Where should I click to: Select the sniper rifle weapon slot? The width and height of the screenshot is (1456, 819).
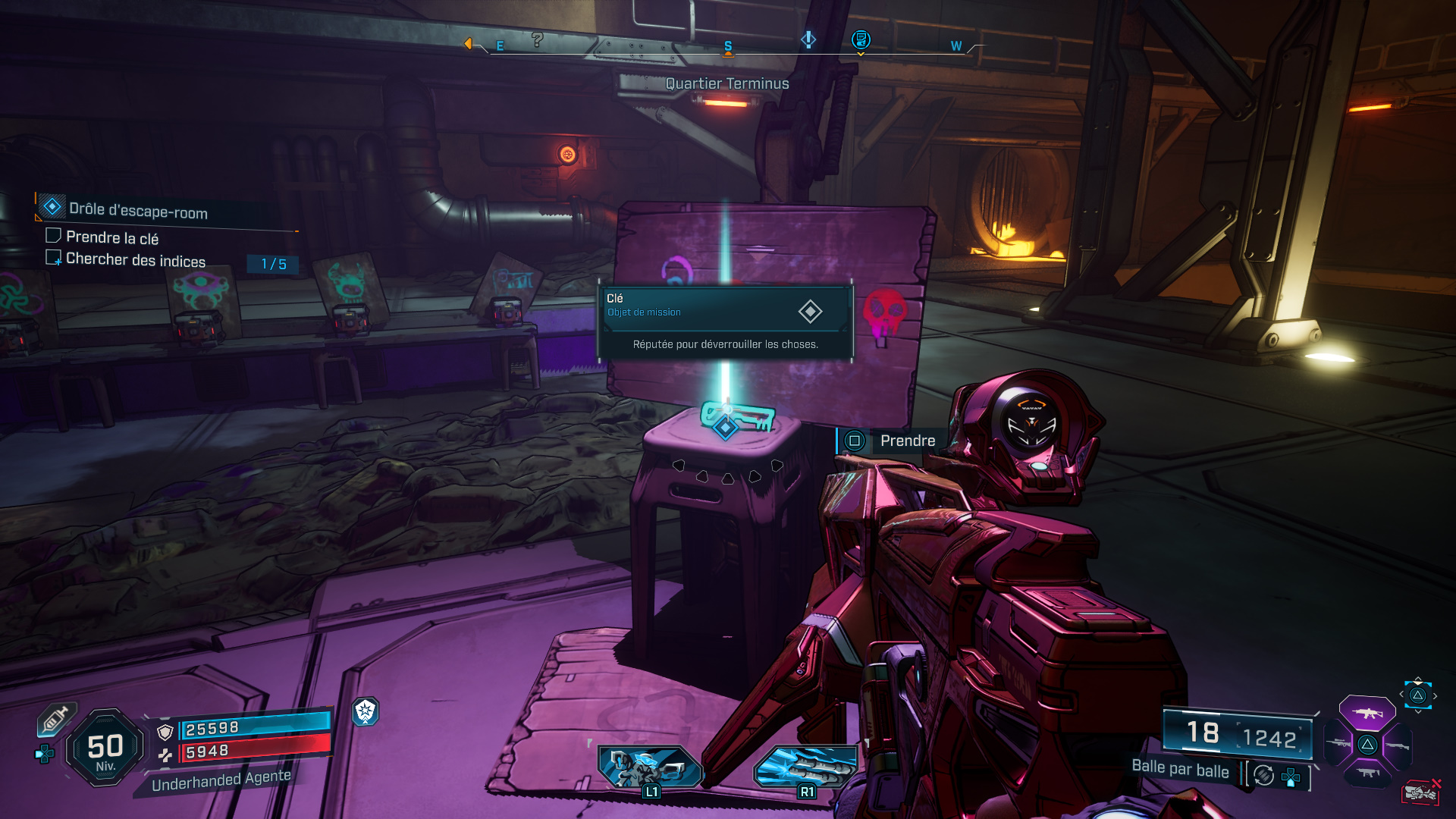point(1338,743)
